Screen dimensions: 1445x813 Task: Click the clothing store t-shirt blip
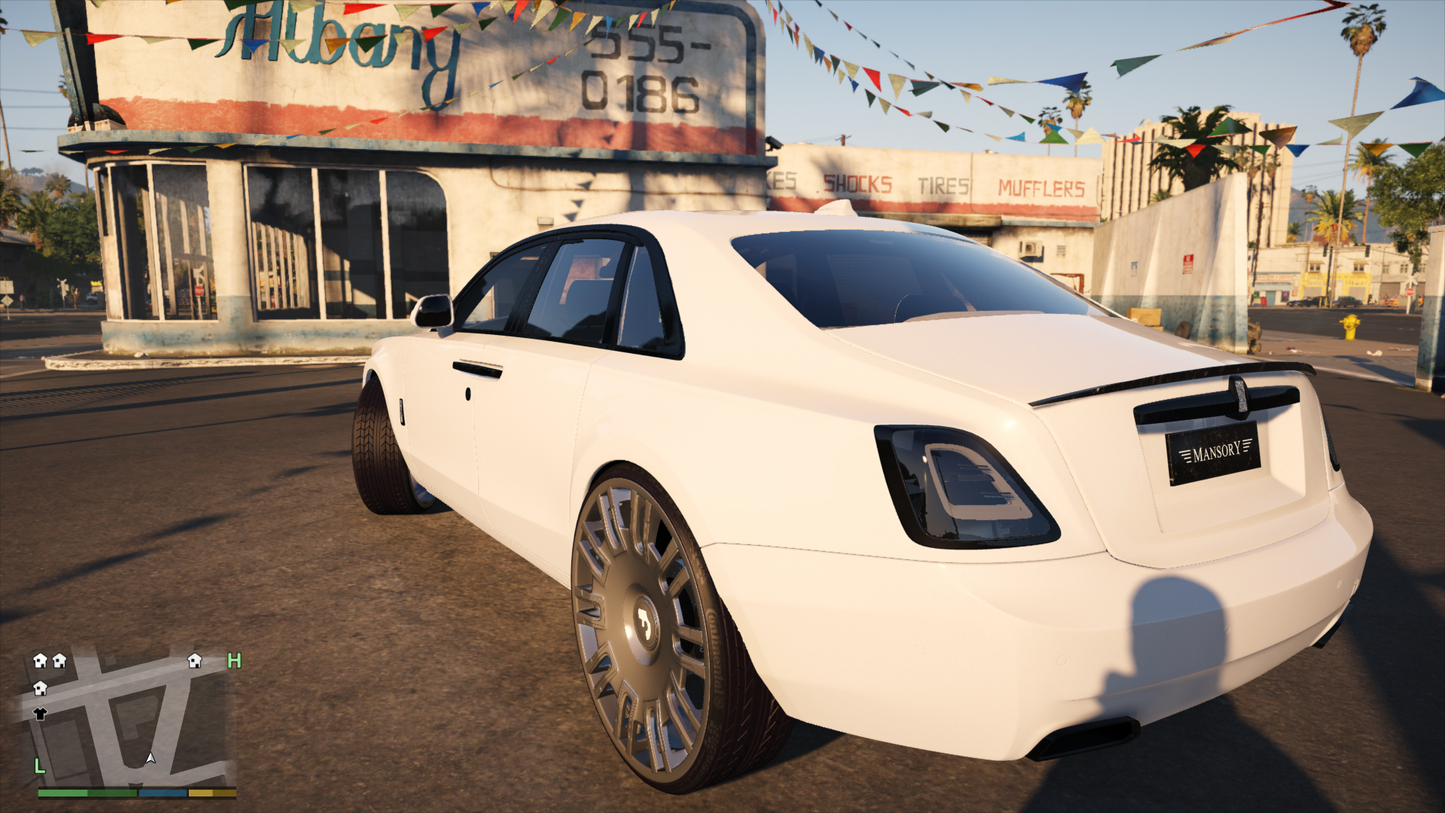[40, 713]
